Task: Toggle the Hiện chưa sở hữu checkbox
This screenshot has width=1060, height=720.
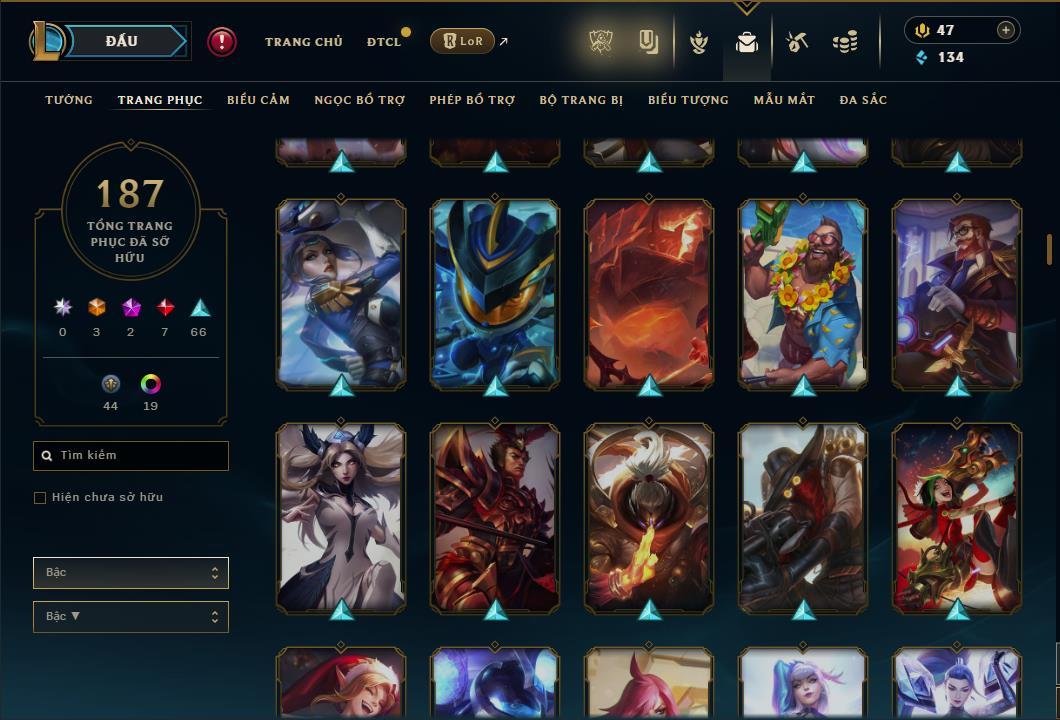Action: 40,498
